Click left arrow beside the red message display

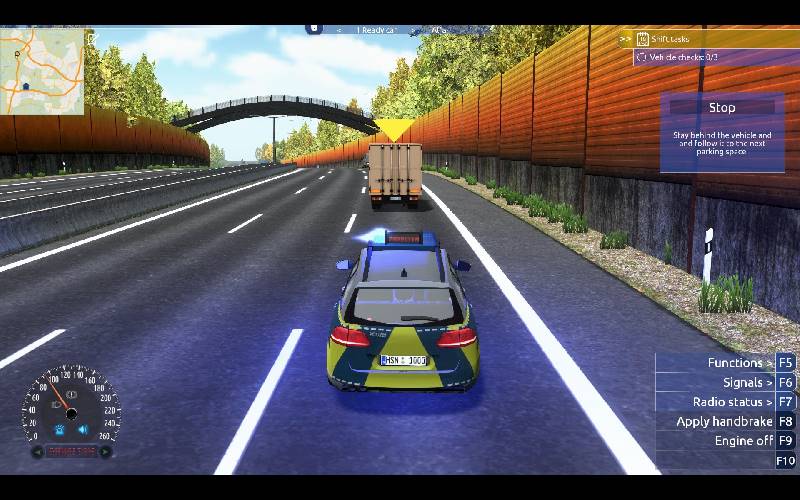(x=37, y=452)
